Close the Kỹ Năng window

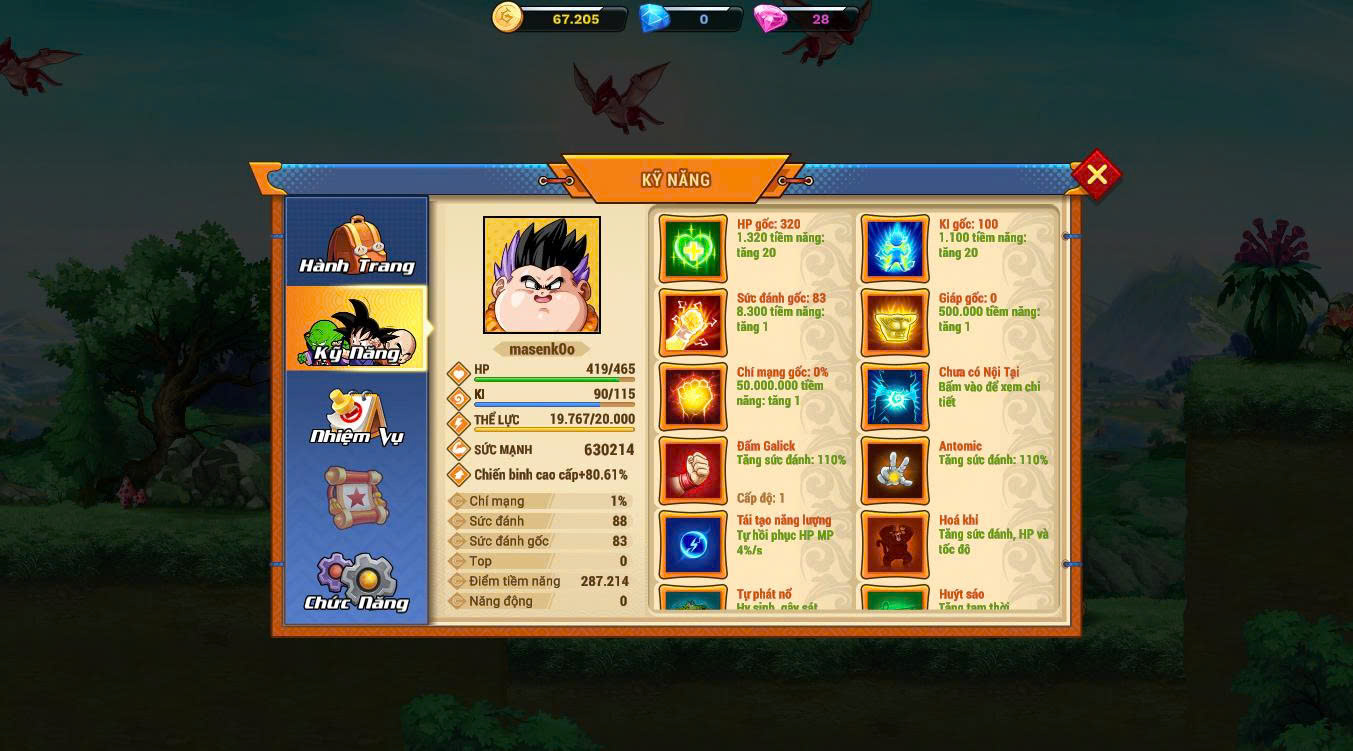click(x=1096, y=176)
